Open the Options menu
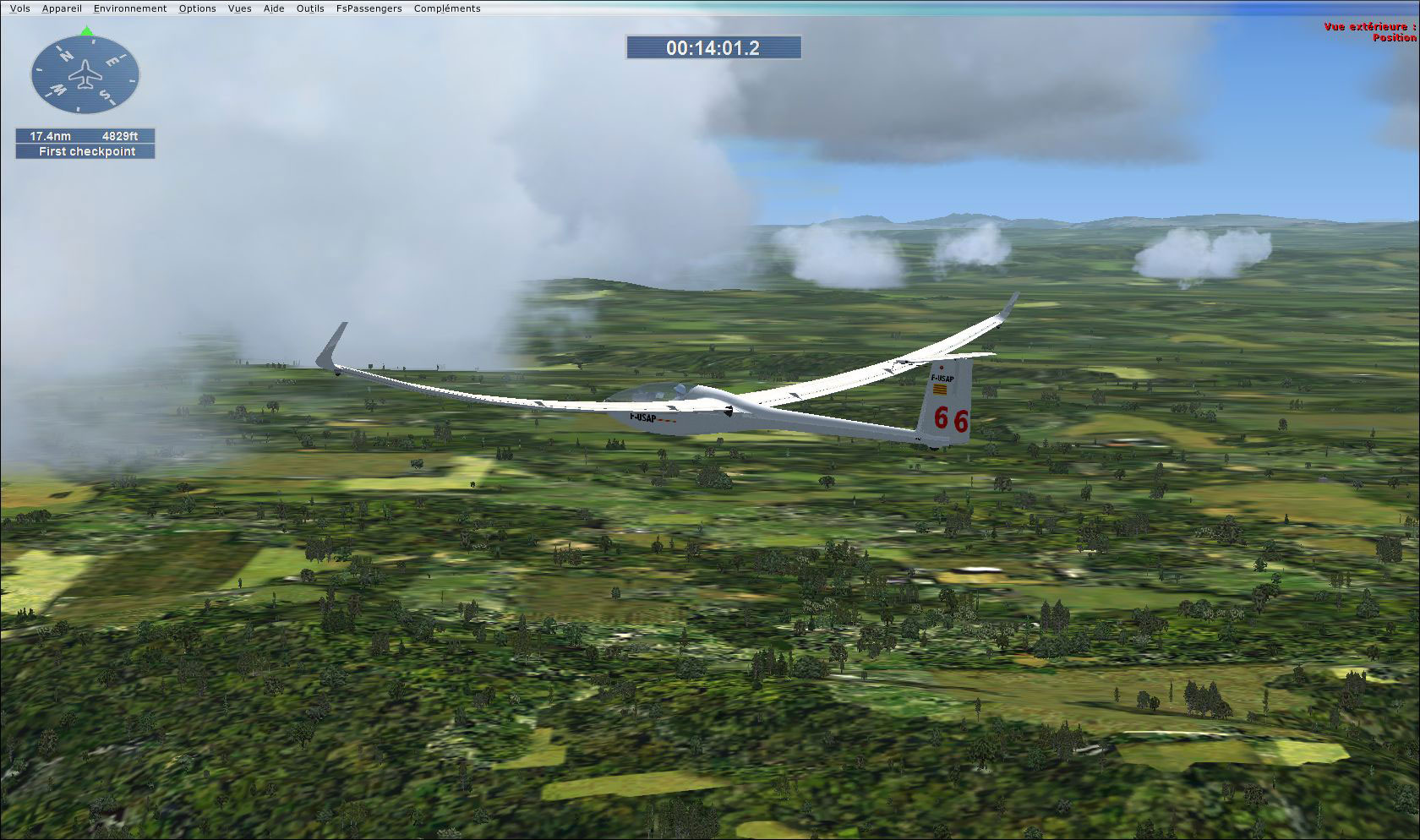The width and height of the screenshot is (1420, 840). click(197, 8)
